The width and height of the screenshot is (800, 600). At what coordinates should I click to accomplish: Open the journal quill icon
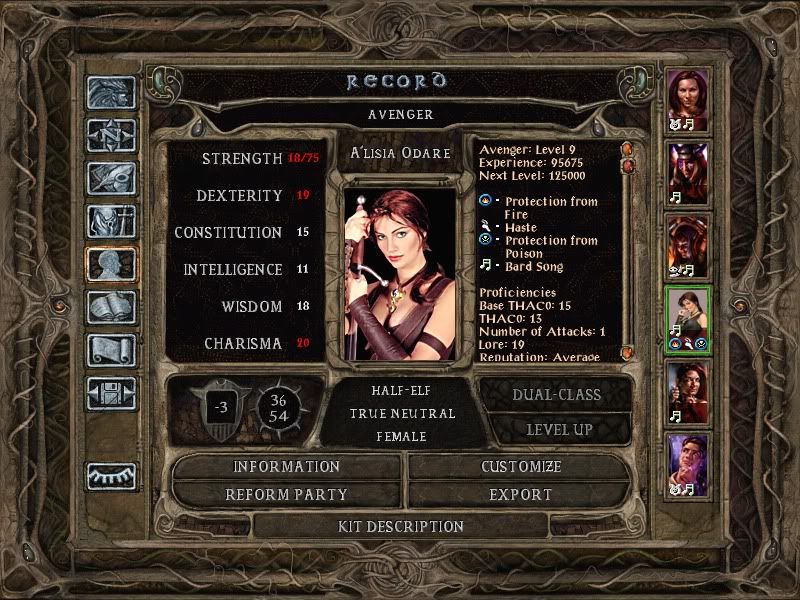pos(111,178)
